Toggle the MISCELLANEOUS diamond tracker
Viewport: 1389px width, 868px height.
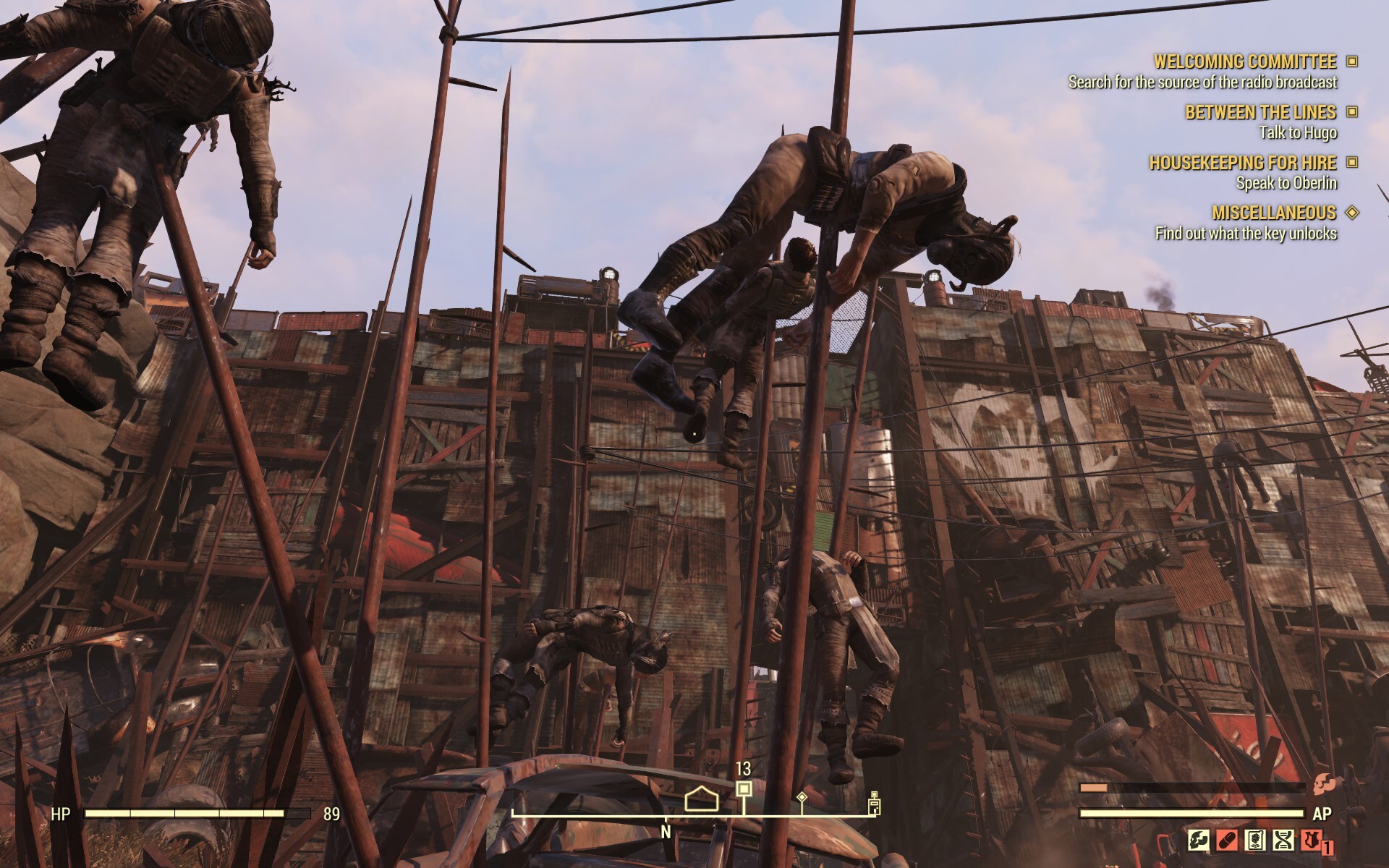click(1351, 214)
